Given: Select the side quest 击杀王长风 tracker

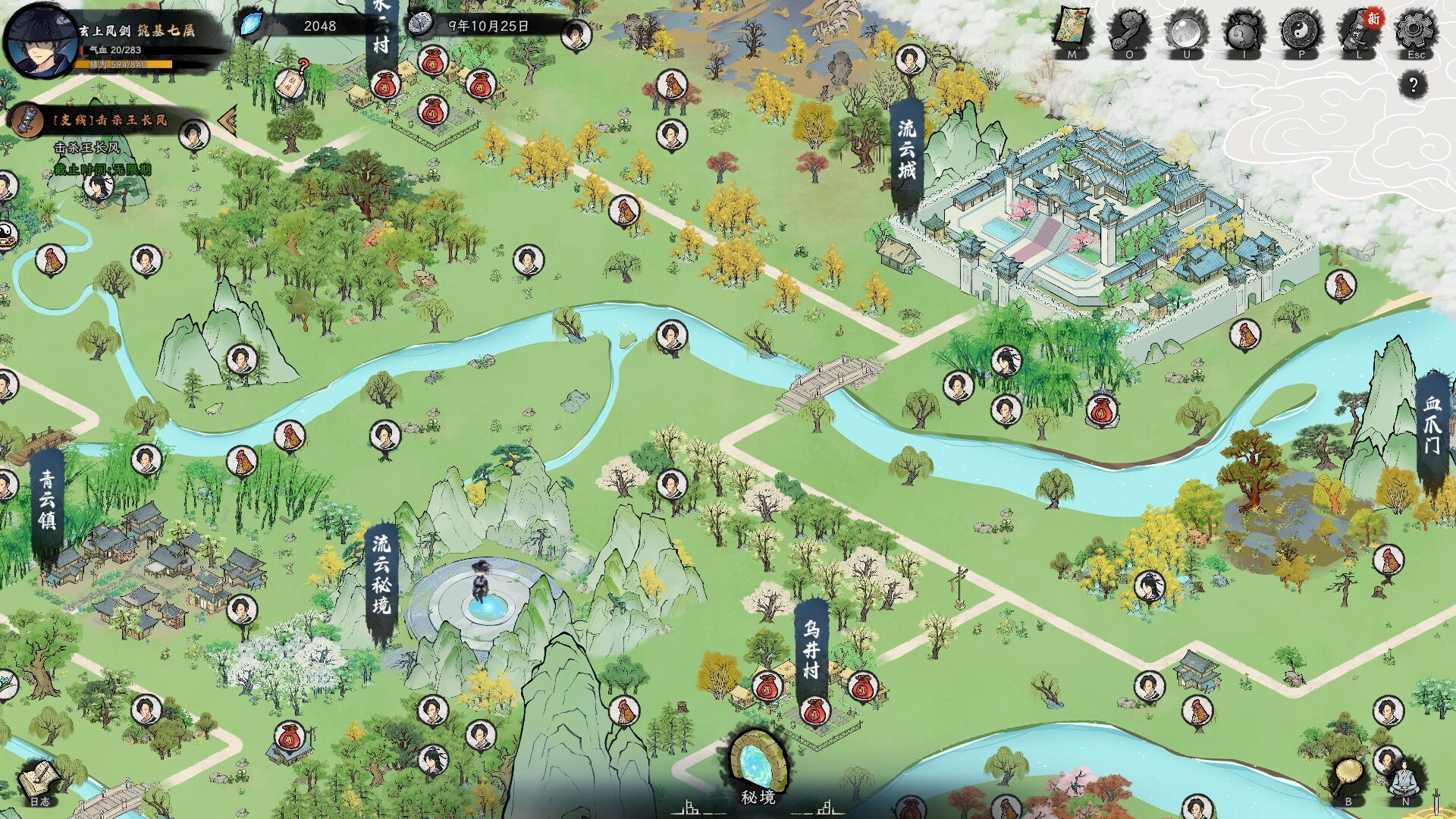Looking at the screenshot, I should pyautogui.click(x=110, y=120).
